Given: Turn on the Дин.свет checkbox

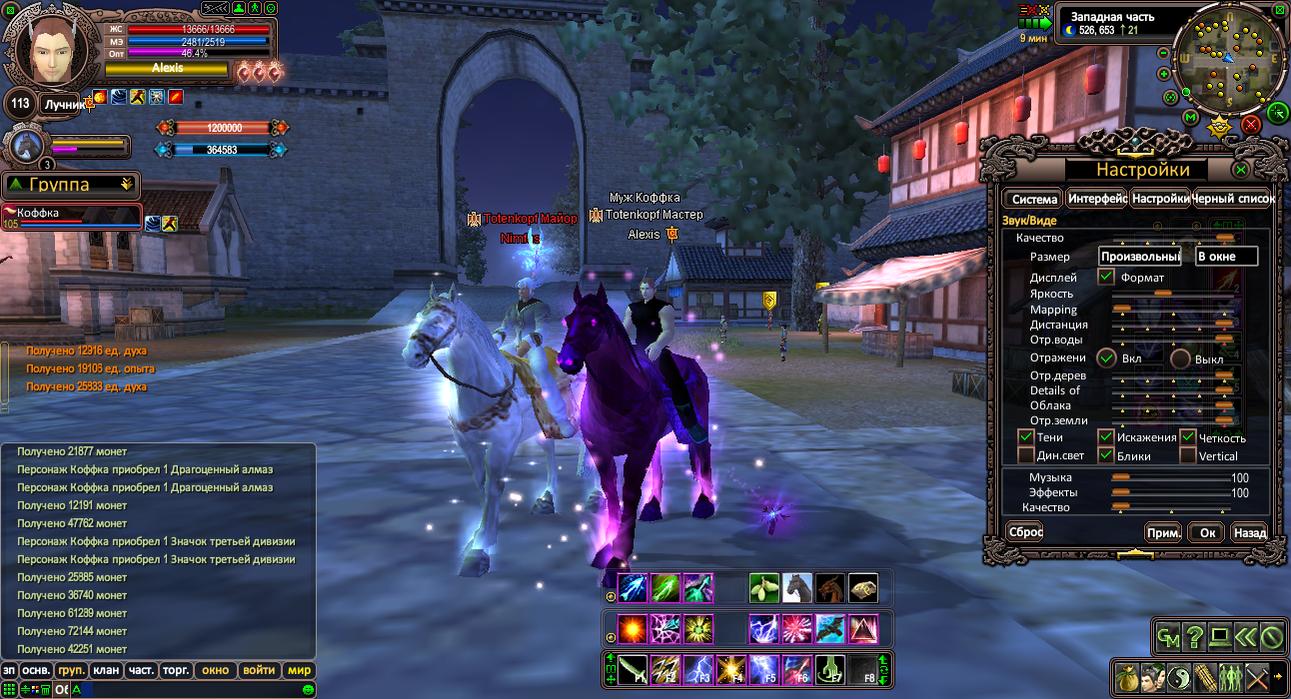Looking at the screenshot, I should [1025, 456].
